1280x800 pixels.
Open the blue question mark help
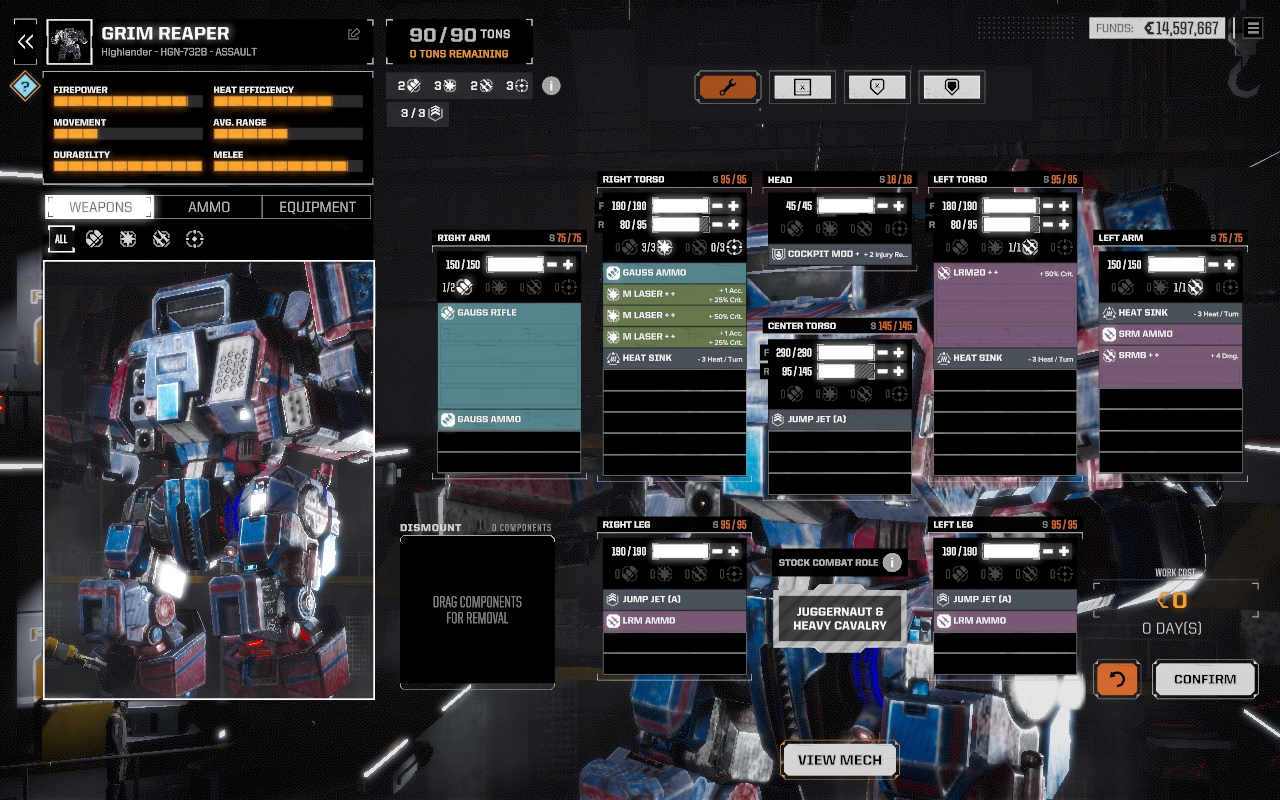coord(25,86)
